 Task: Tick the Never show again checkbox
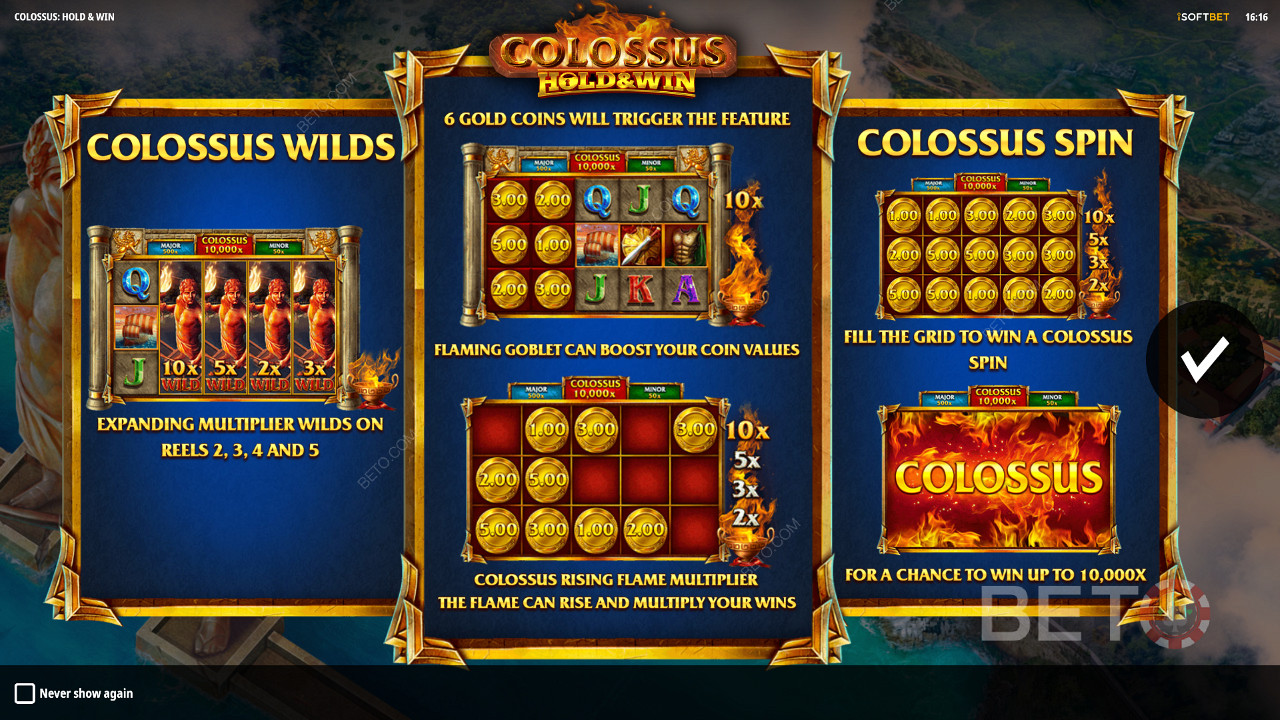25,693
